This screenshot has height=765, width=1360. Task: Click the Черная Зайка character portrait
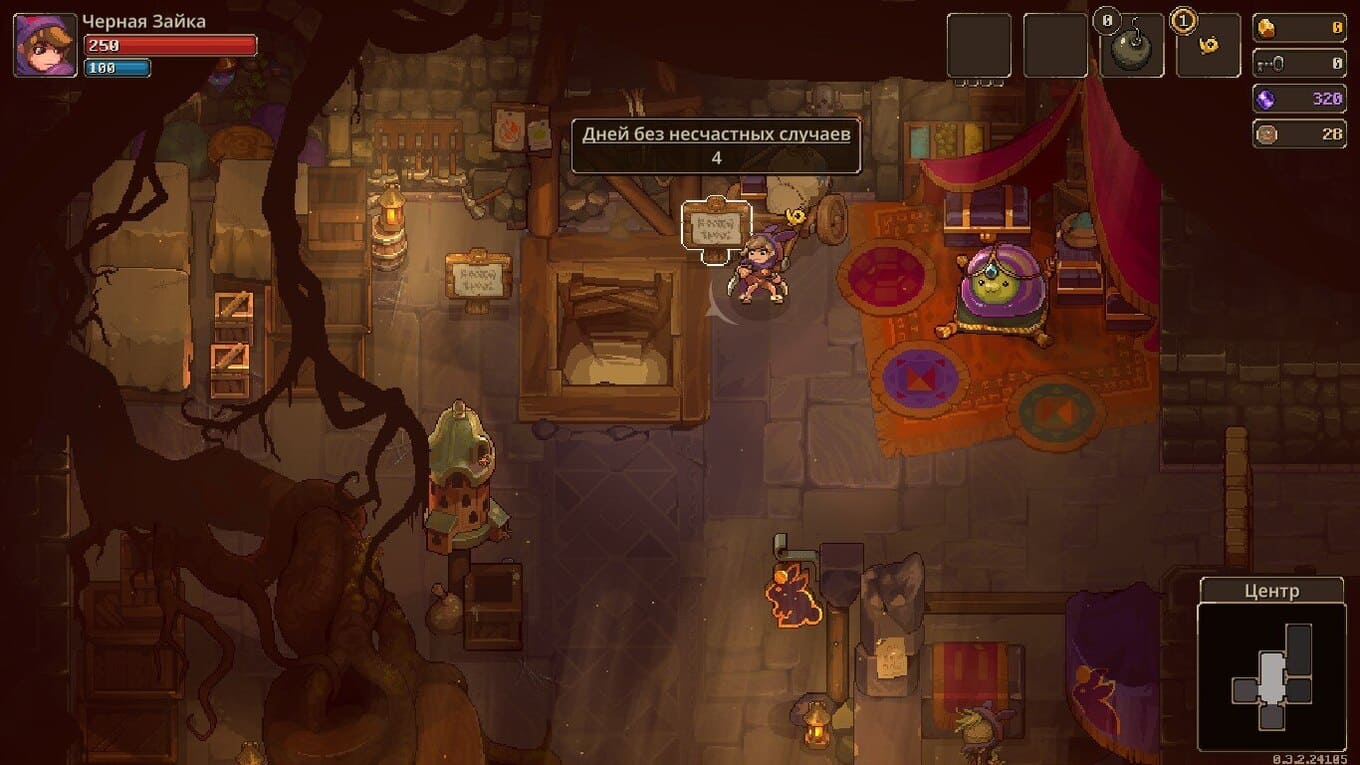[x=45, y=45]
